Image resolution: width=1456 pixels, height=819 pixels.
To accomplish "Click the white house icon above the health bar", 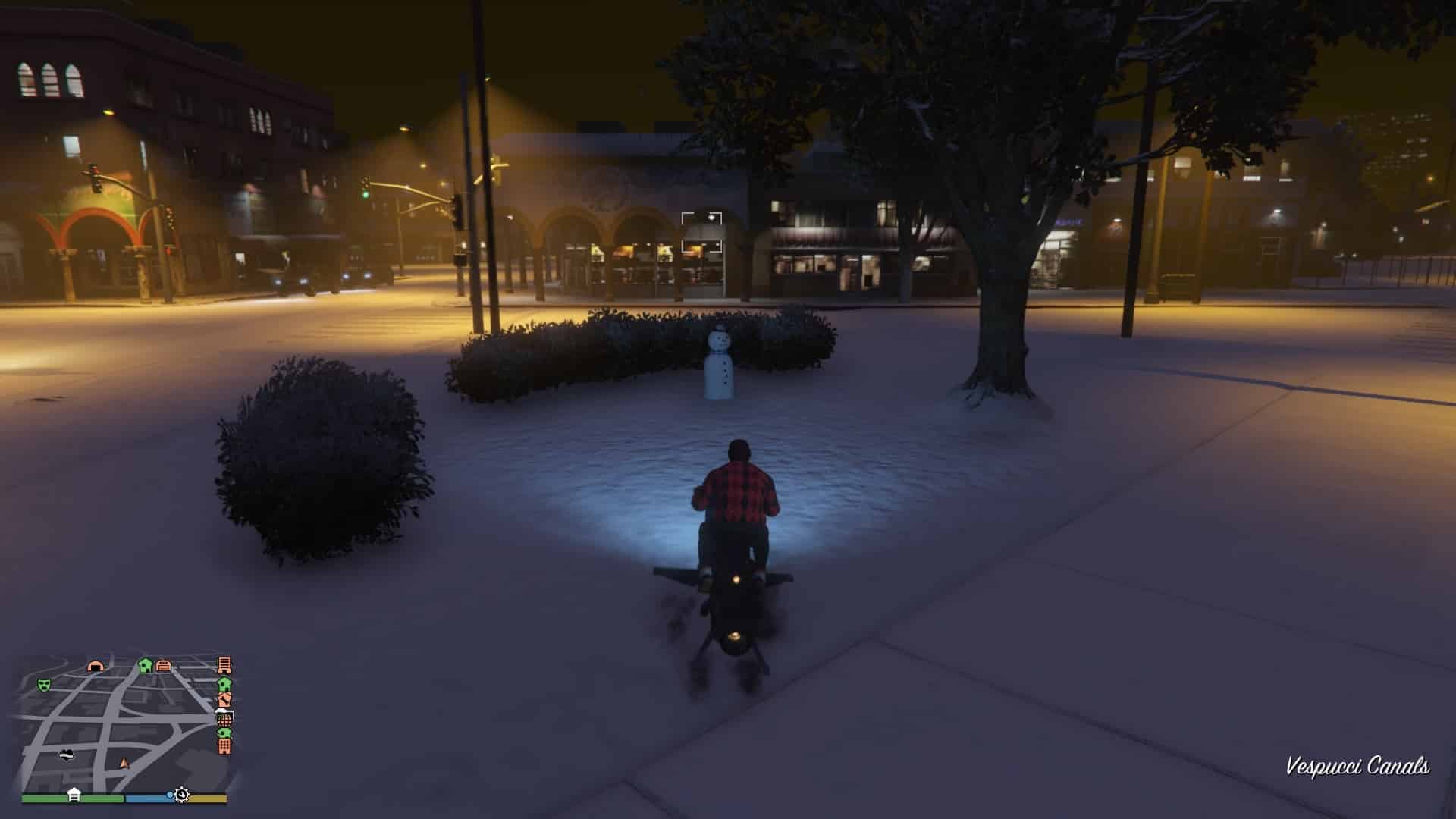I will (x=74, y=793).
